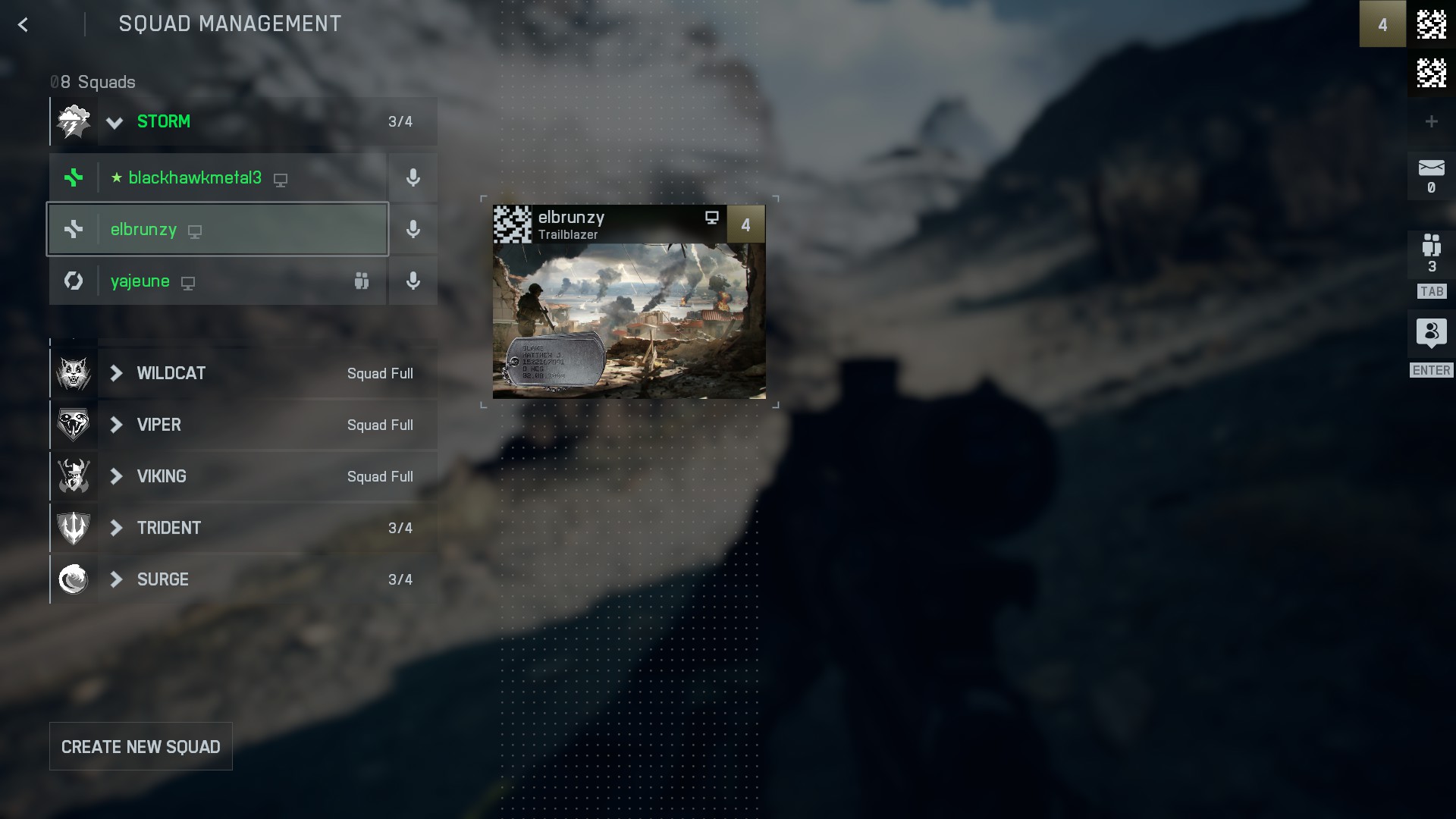Open elbrunzy's Trailblazer player card
The image size is (1456, 819).
[x=629, y=302]
